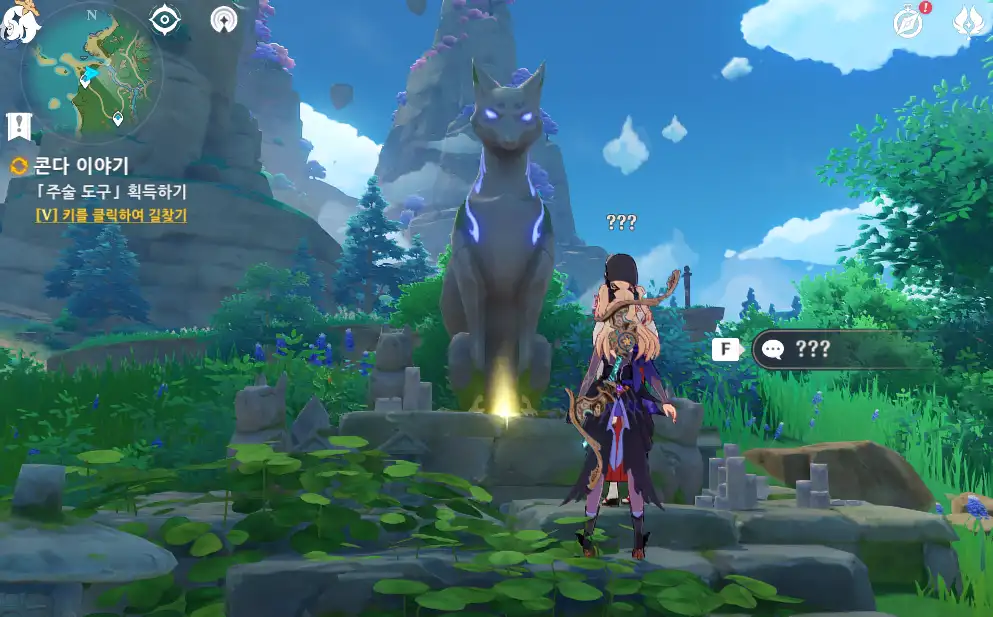Click the signal-wave icon beside the eye icon
This screenshot has width=993, height=617.
click(225, 19)
